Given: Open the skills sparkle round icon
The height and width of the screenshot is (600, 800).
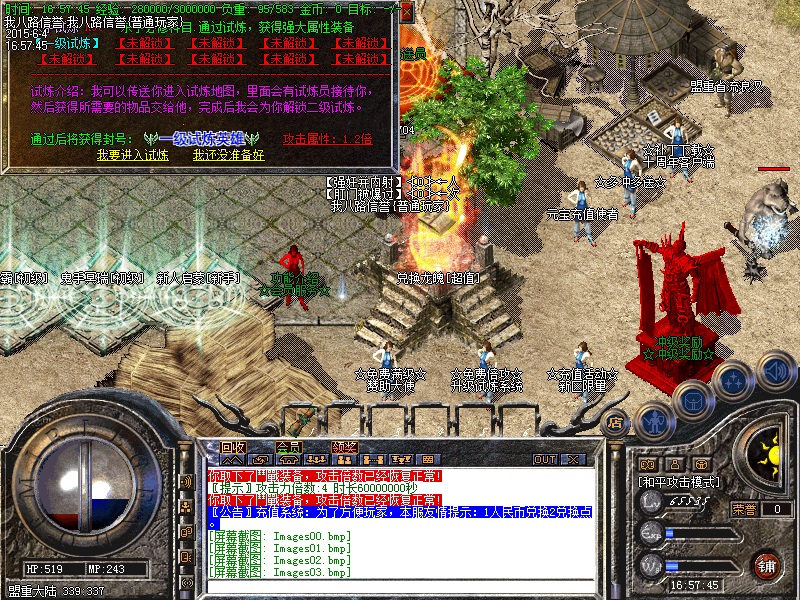Looking at the screenshot, I should point(735,380).
